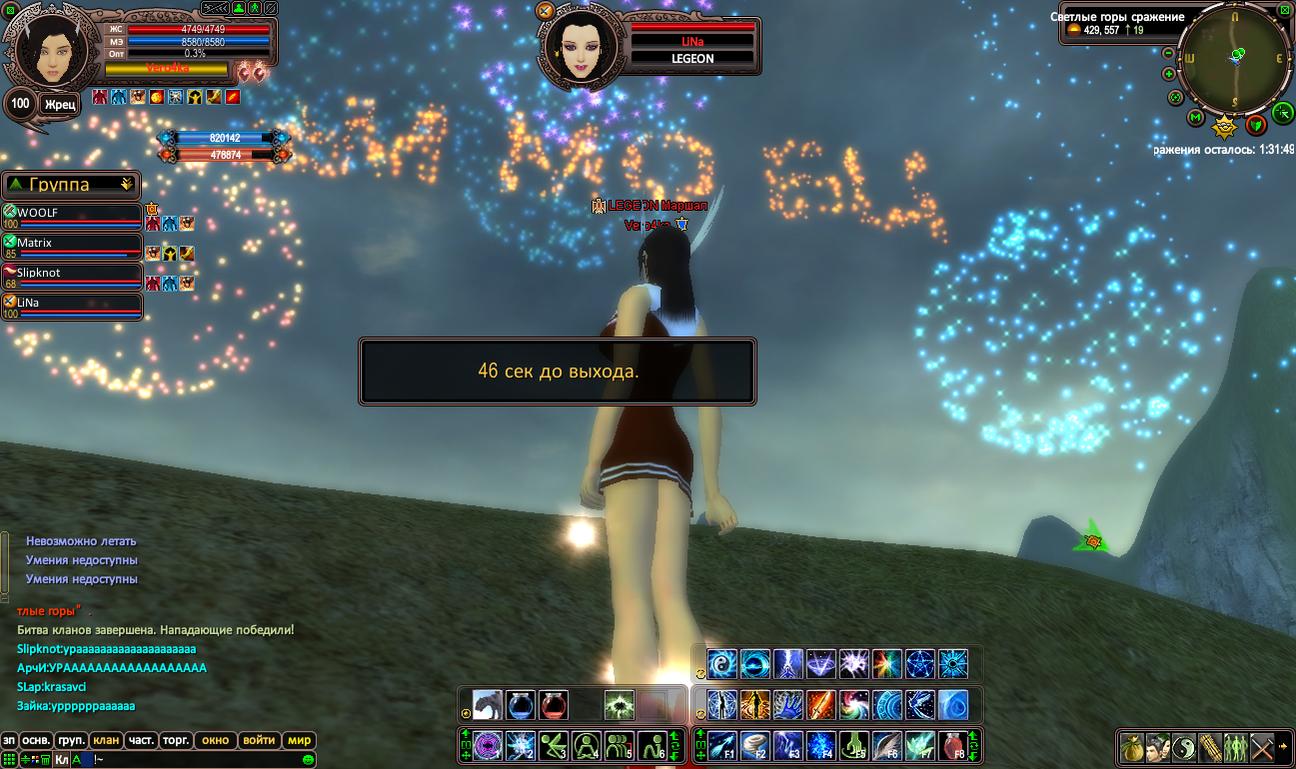Viewport: 1296px width, 769px height.
Task: Collapse the Группа party panel
Action: click(126, 184)
